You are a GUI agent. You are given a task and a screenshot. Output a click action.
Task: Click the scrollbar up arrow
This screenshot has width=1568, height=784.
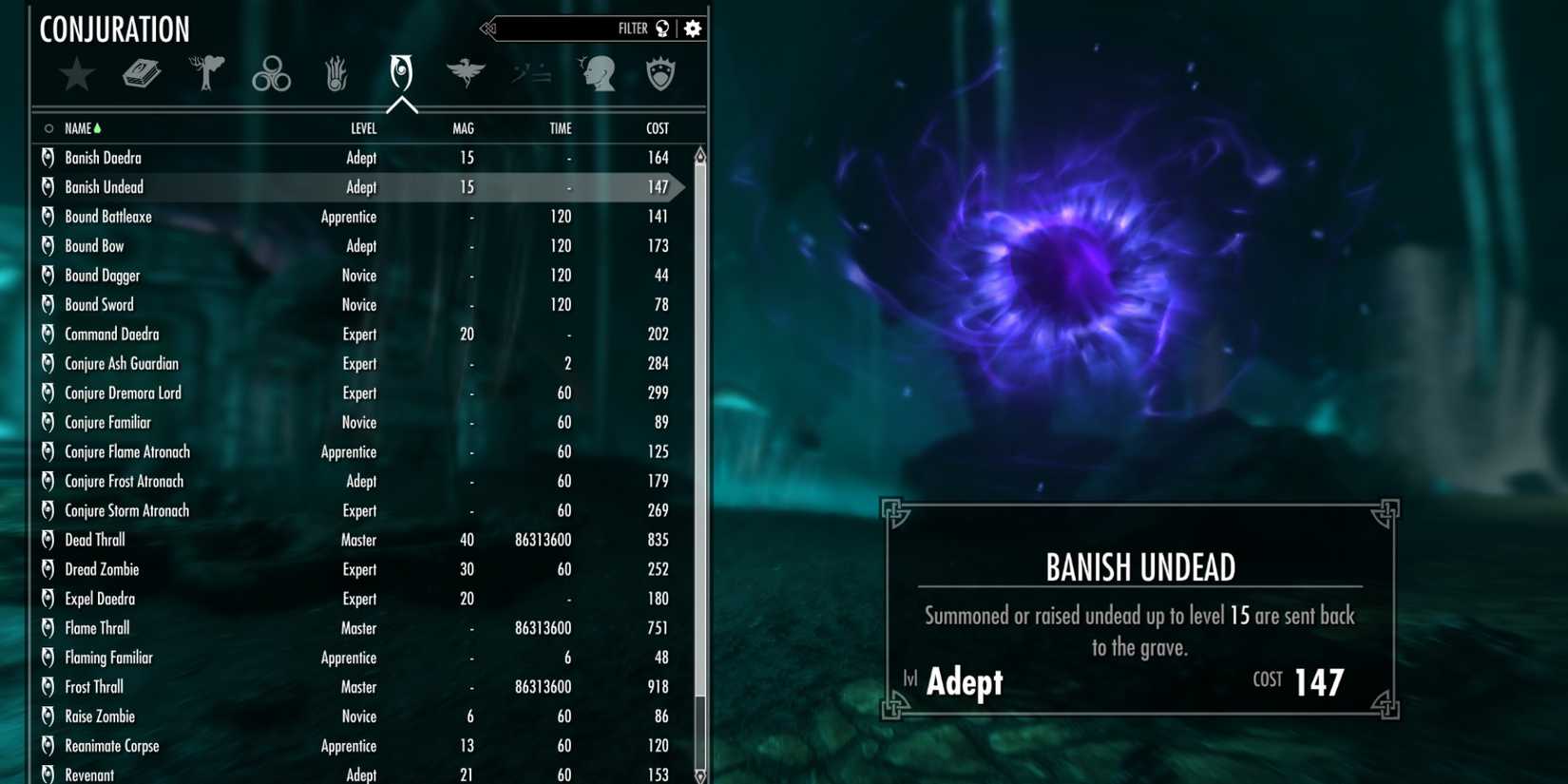point(699,152)
